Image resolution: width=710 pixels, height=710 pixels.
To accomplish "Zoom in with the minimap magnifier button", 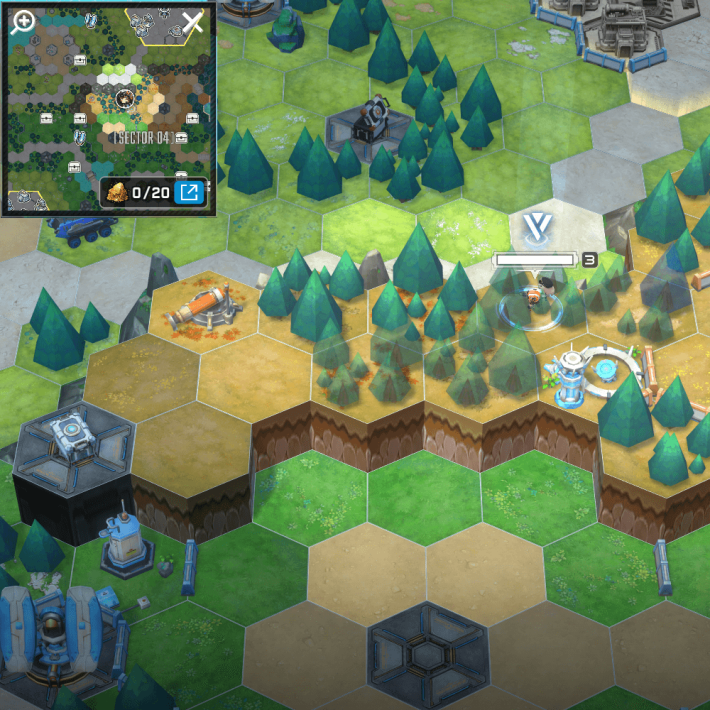I will tap(22, 22).
